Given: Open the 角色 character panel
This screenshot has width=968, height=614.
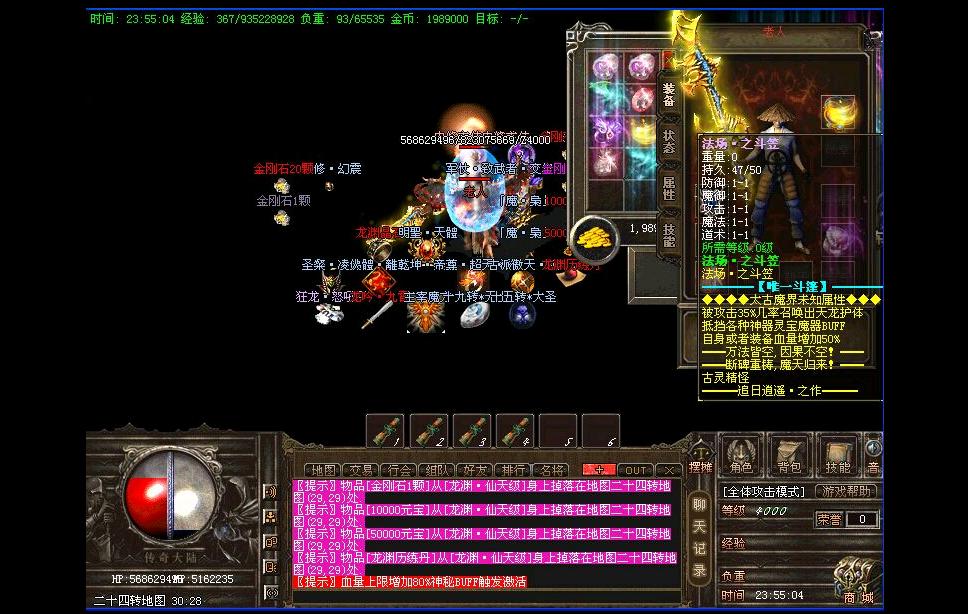Looking at the screenshot, I should 741,456.
